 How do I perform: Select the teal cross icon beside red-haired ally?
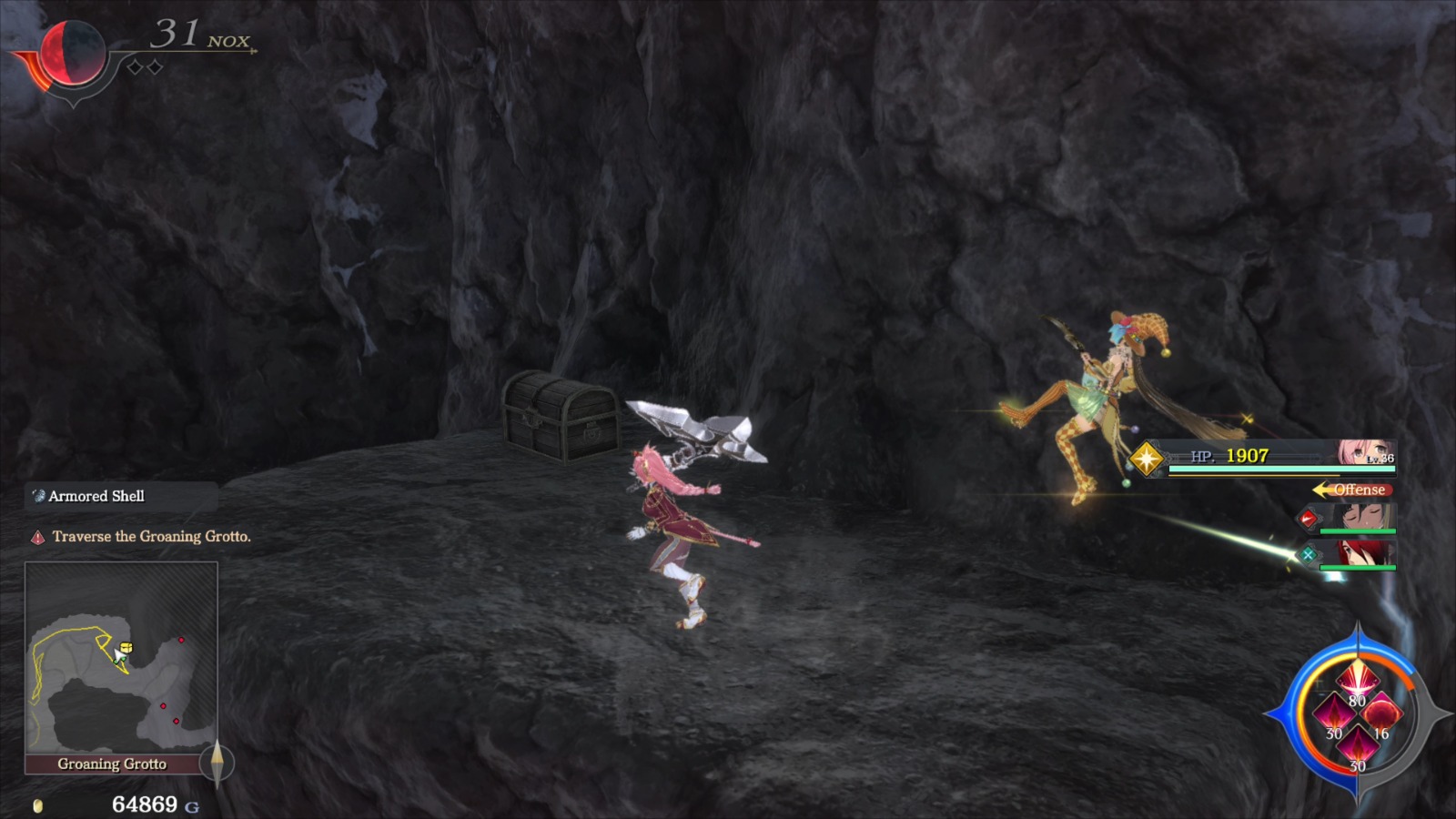click(x=1308, y=555)
